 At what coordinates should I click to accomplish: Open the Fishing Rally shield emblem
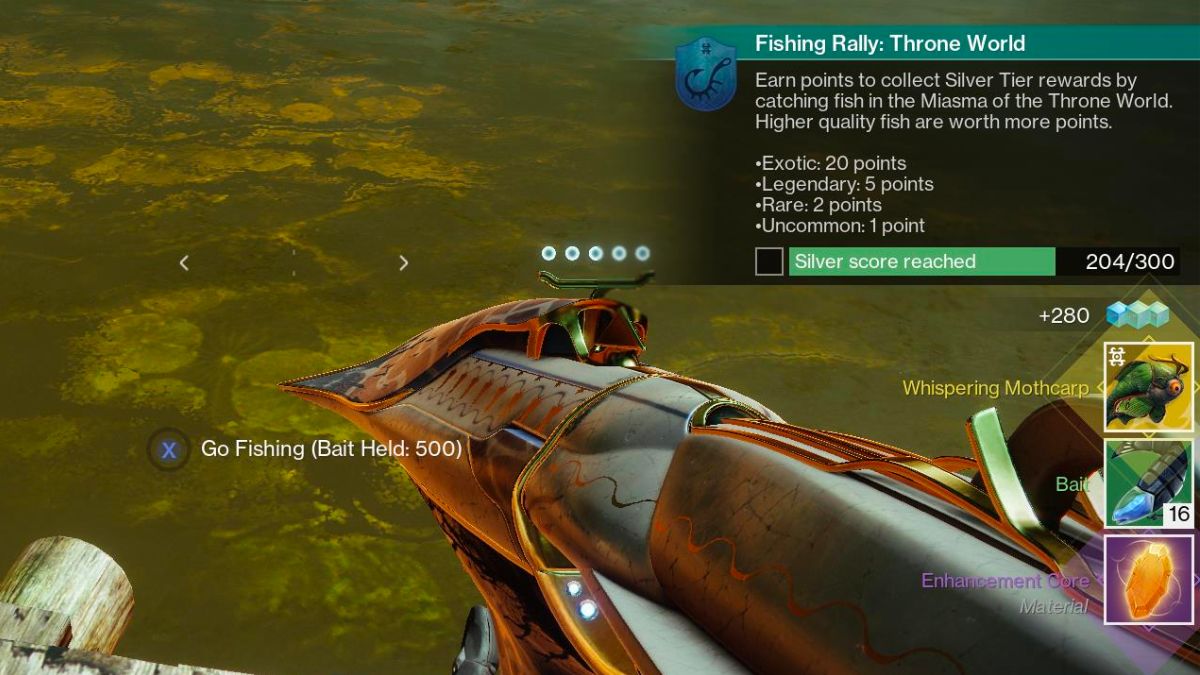click(706, 74)
